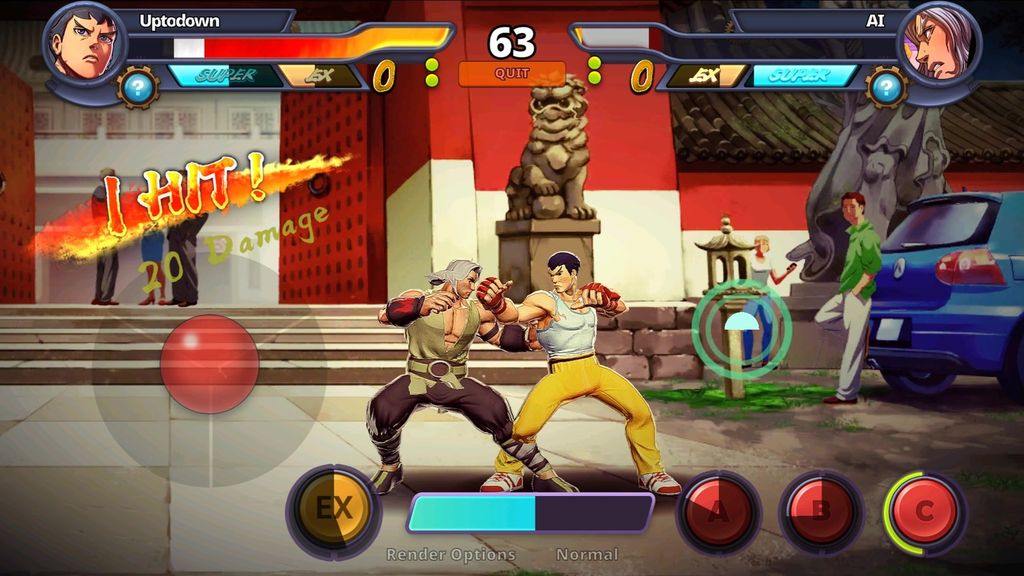Tap the orange QUIT button
The width and height of the screenshot is (1024, 576).
pos(512,73)
